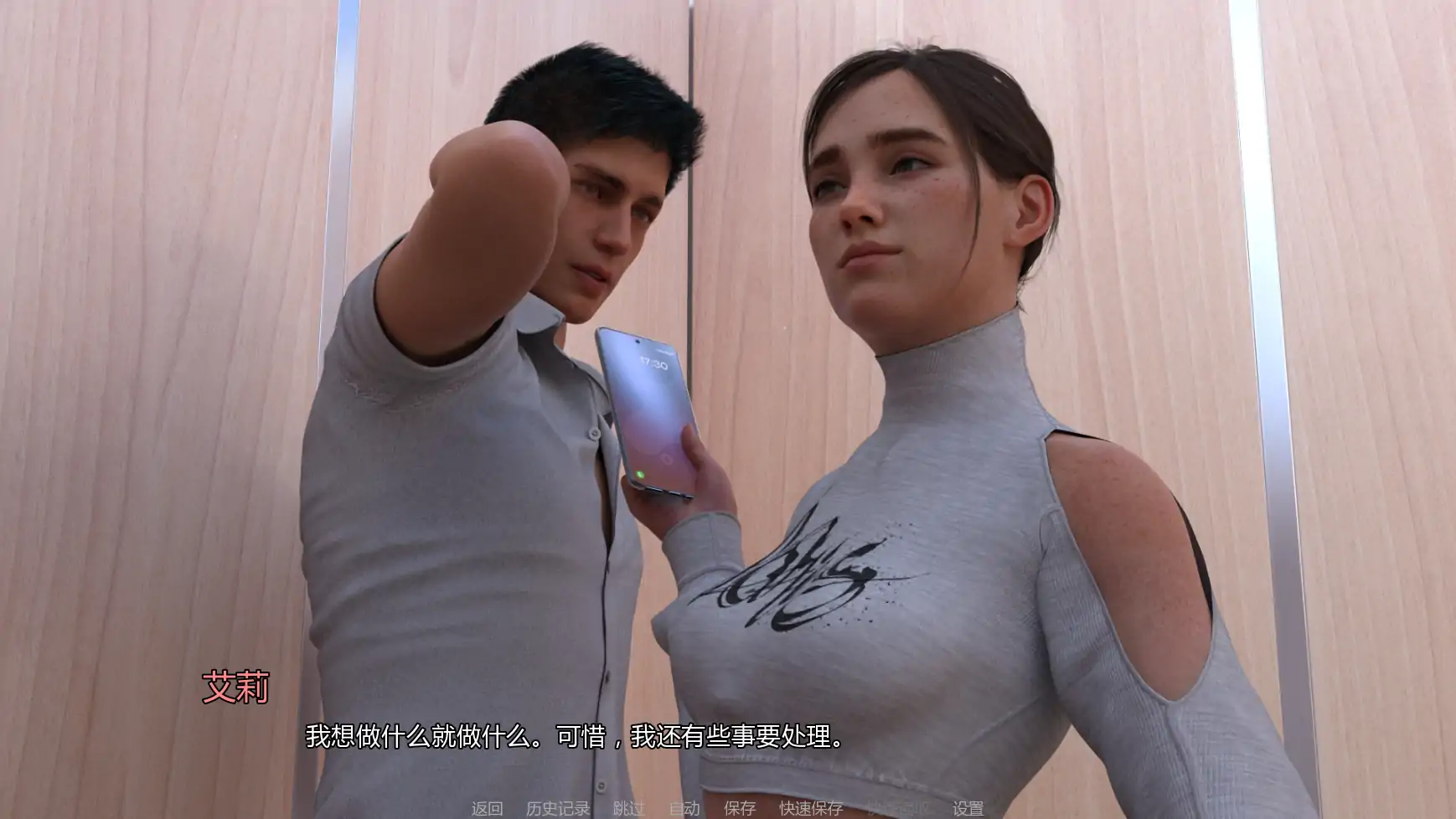Click the phone's status bar text
1456x819 pixels.
point(664,350)
